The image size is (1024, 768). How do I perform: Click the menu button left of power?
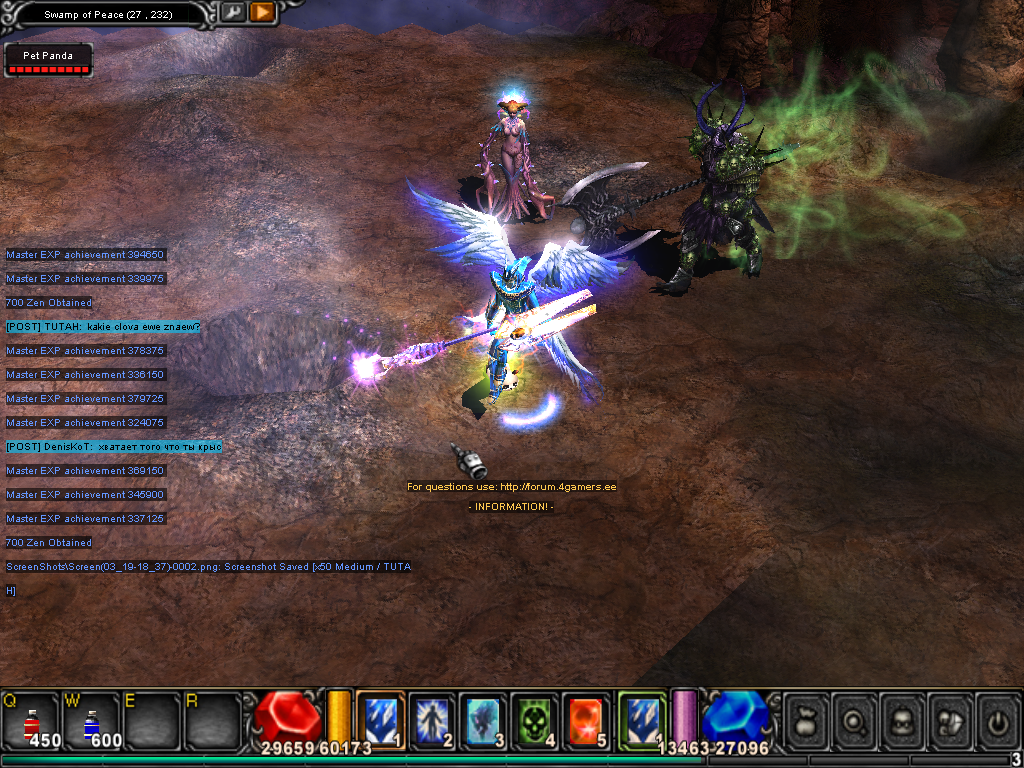950,720
